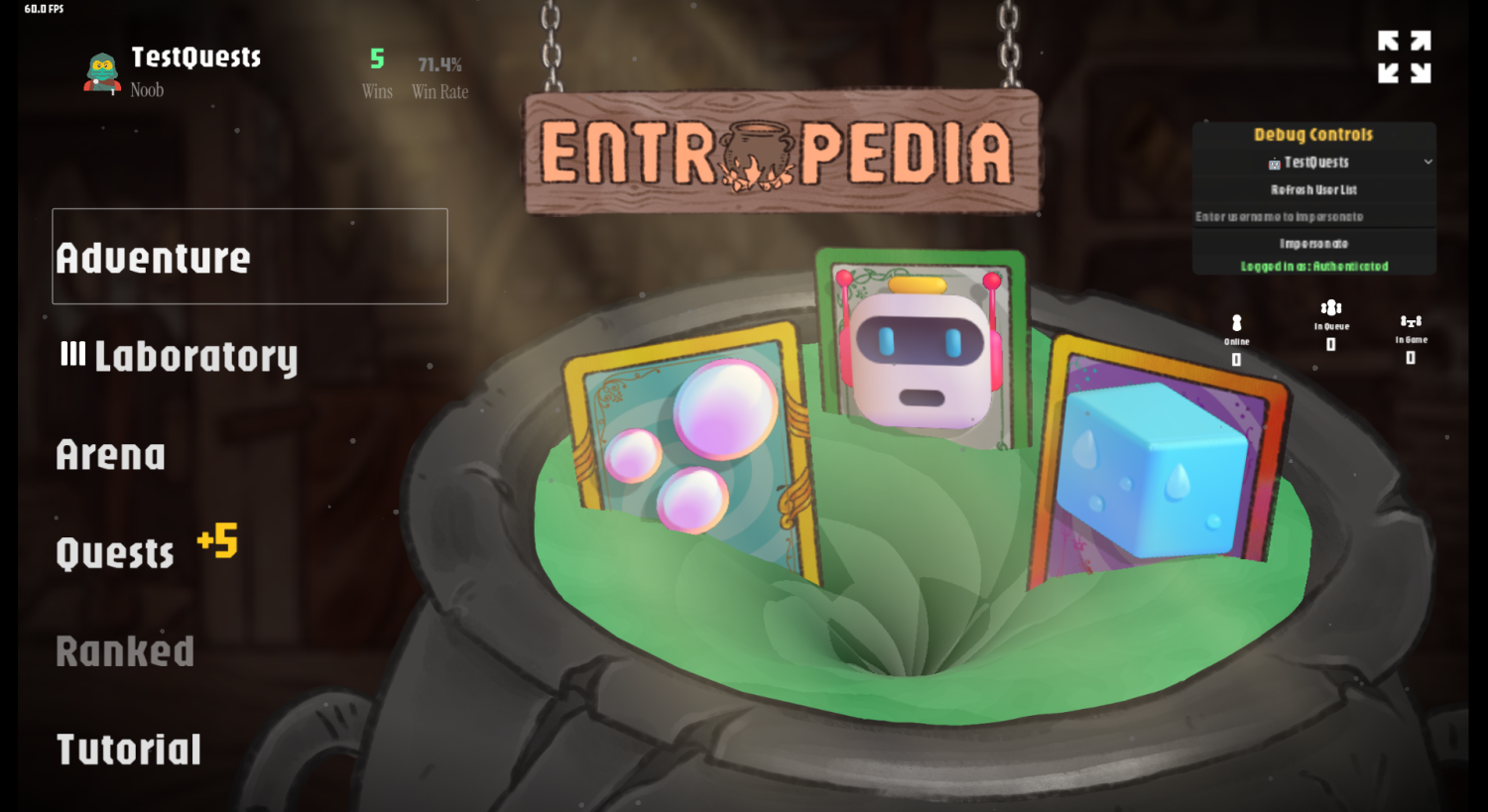1488x812 pixels.
Task: Open the Adventure menu
Action: tap(154, 256)
